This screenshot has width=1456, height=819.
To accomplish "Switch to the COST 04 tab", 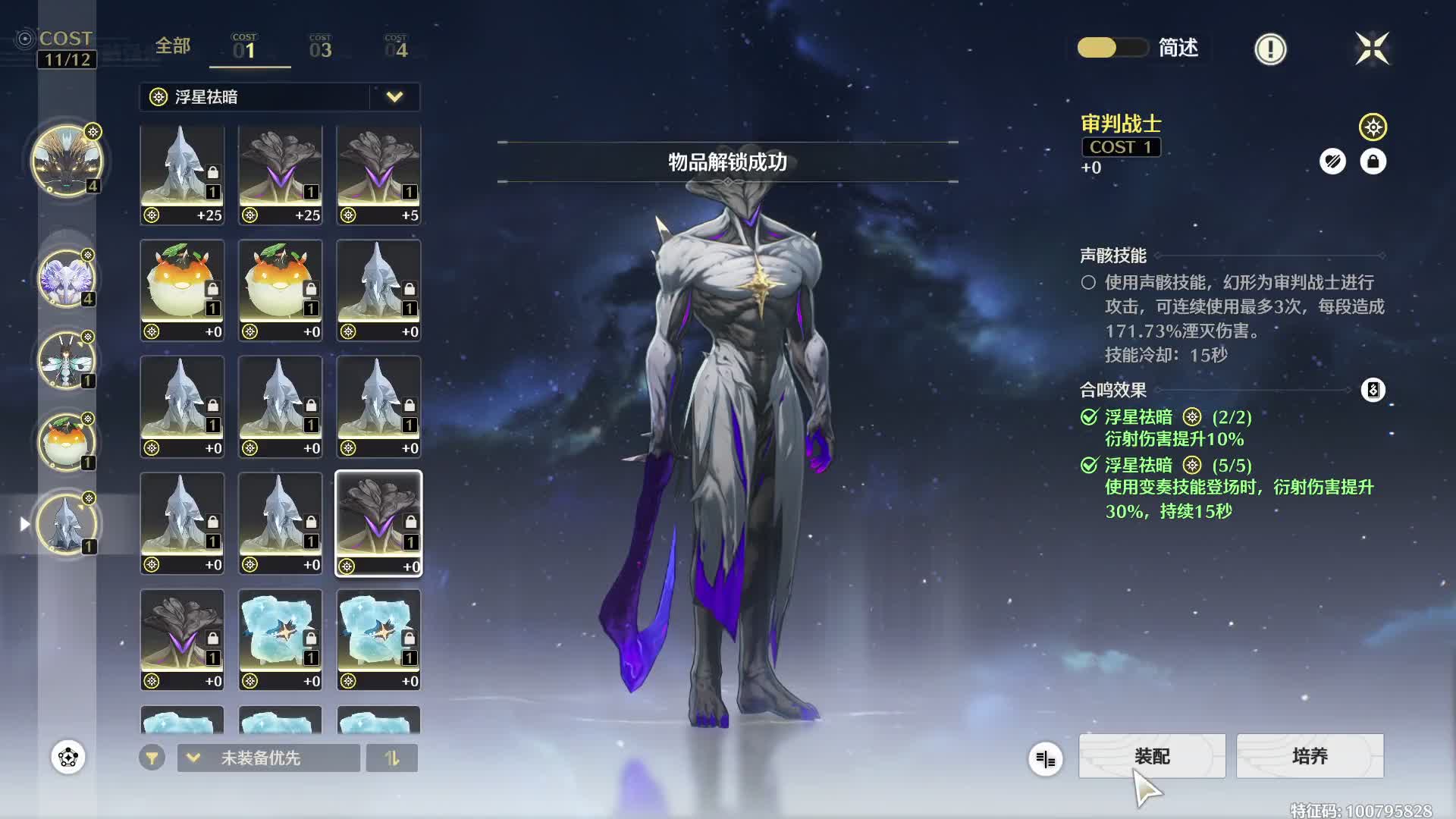I will click(x=396, y=48).
